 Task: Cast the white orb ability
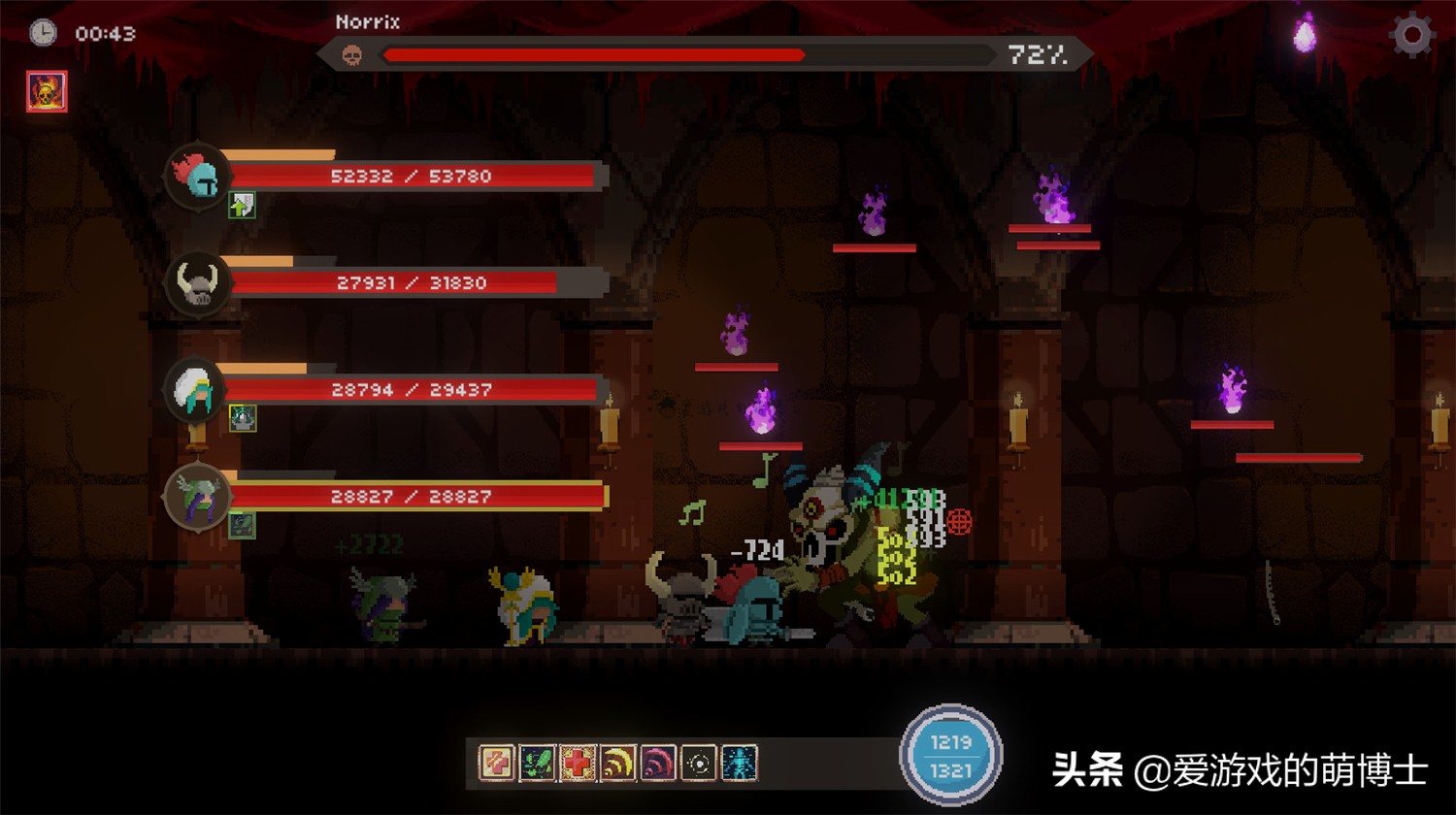pyautogui.click(x=698, y=763)
